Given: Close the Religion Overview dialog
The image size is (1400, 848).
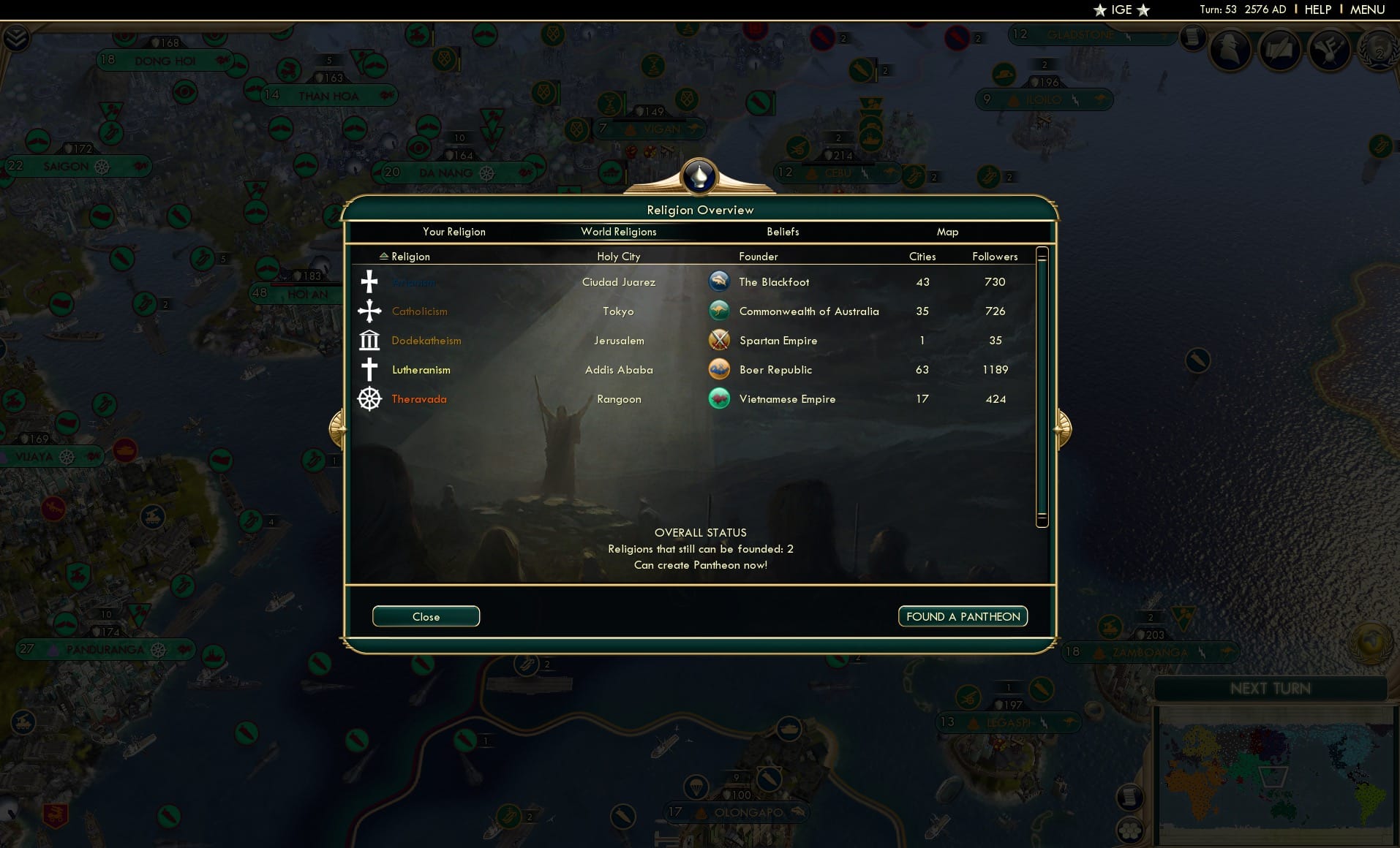Looking at the screenshot, I should click(x=426, y=616).
